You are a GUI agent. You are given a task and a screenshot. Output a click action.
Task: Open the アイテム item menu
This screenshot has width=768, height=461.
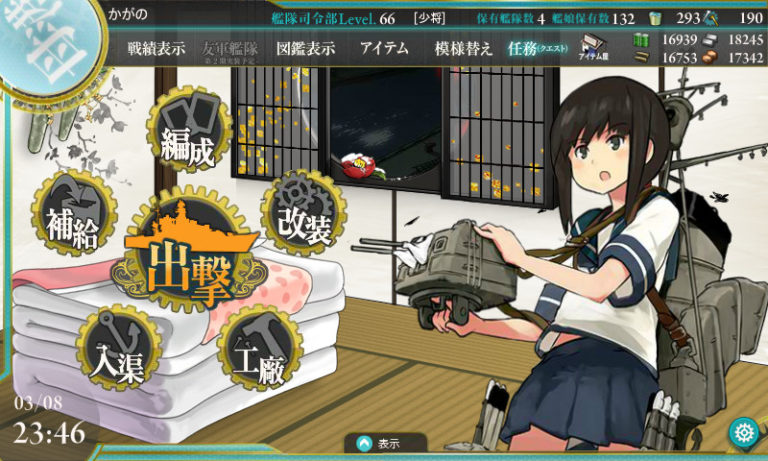coord(384,49)
